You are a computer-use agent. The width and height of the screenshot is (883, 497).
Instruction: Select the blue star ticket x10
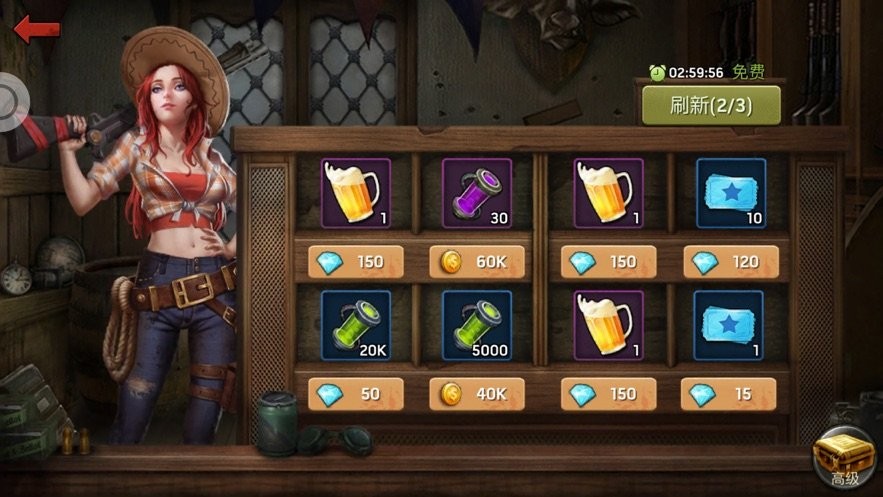coord(730,193)
